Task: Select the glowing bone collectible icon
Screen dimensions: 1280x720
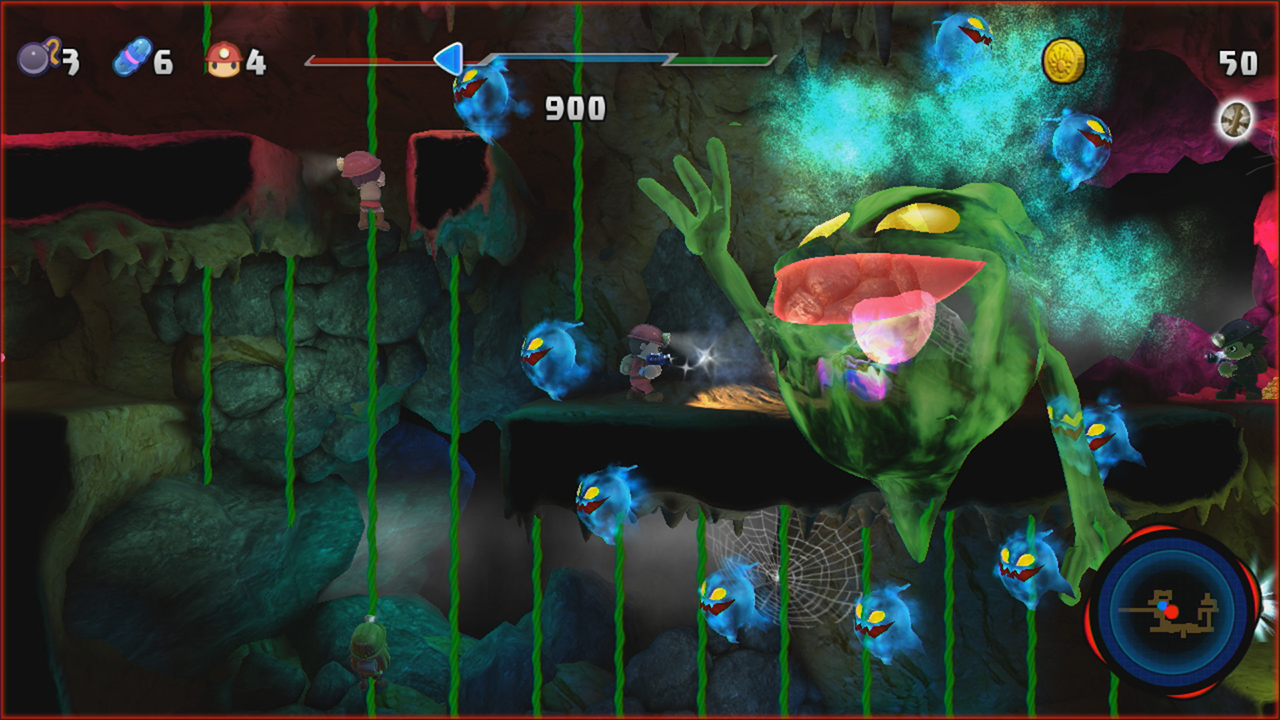Action: tap(1234, 117)
